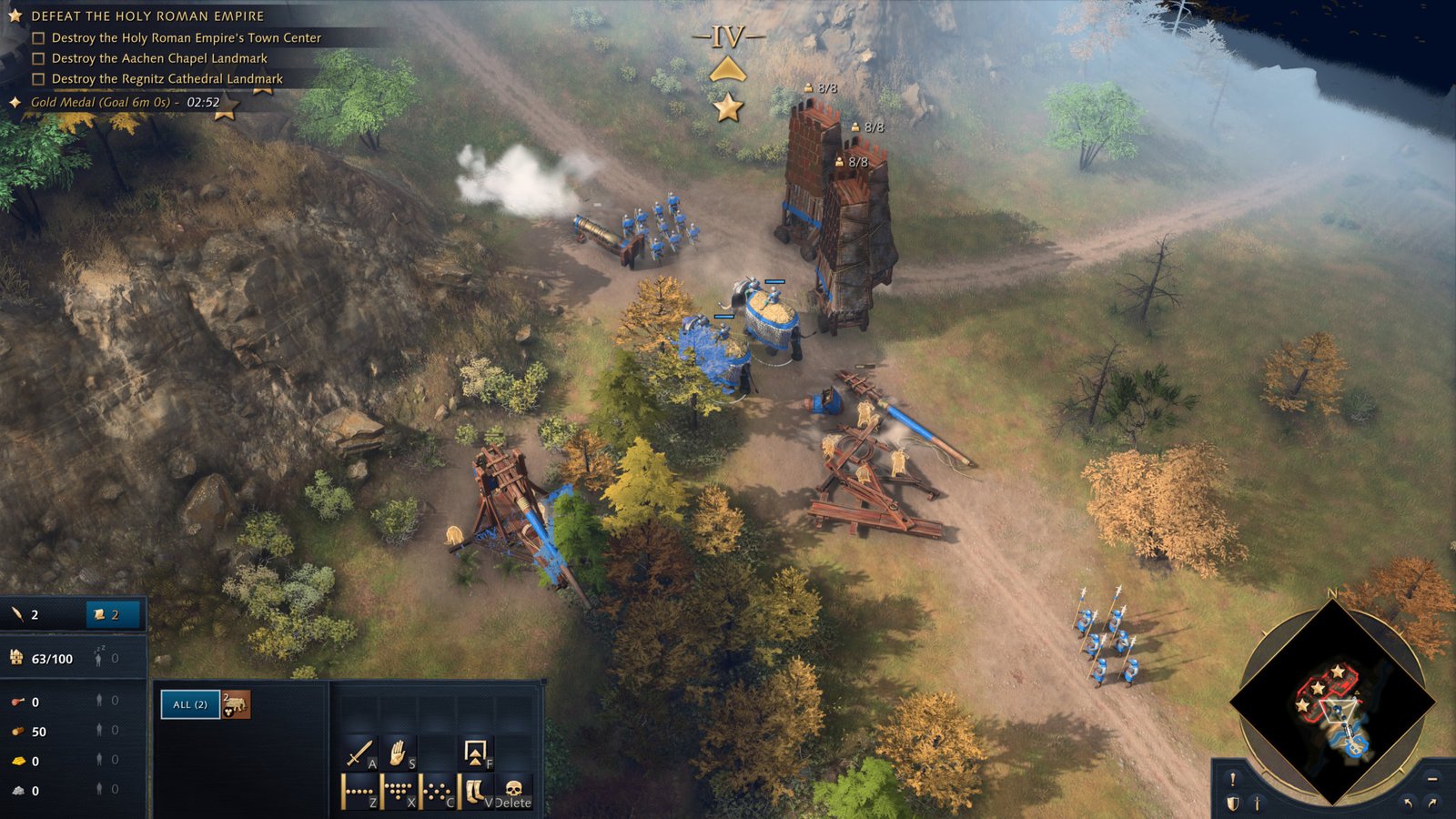1456x819 pixels.
Task: Open the blue scroll counter button
Action: (114, 615)
